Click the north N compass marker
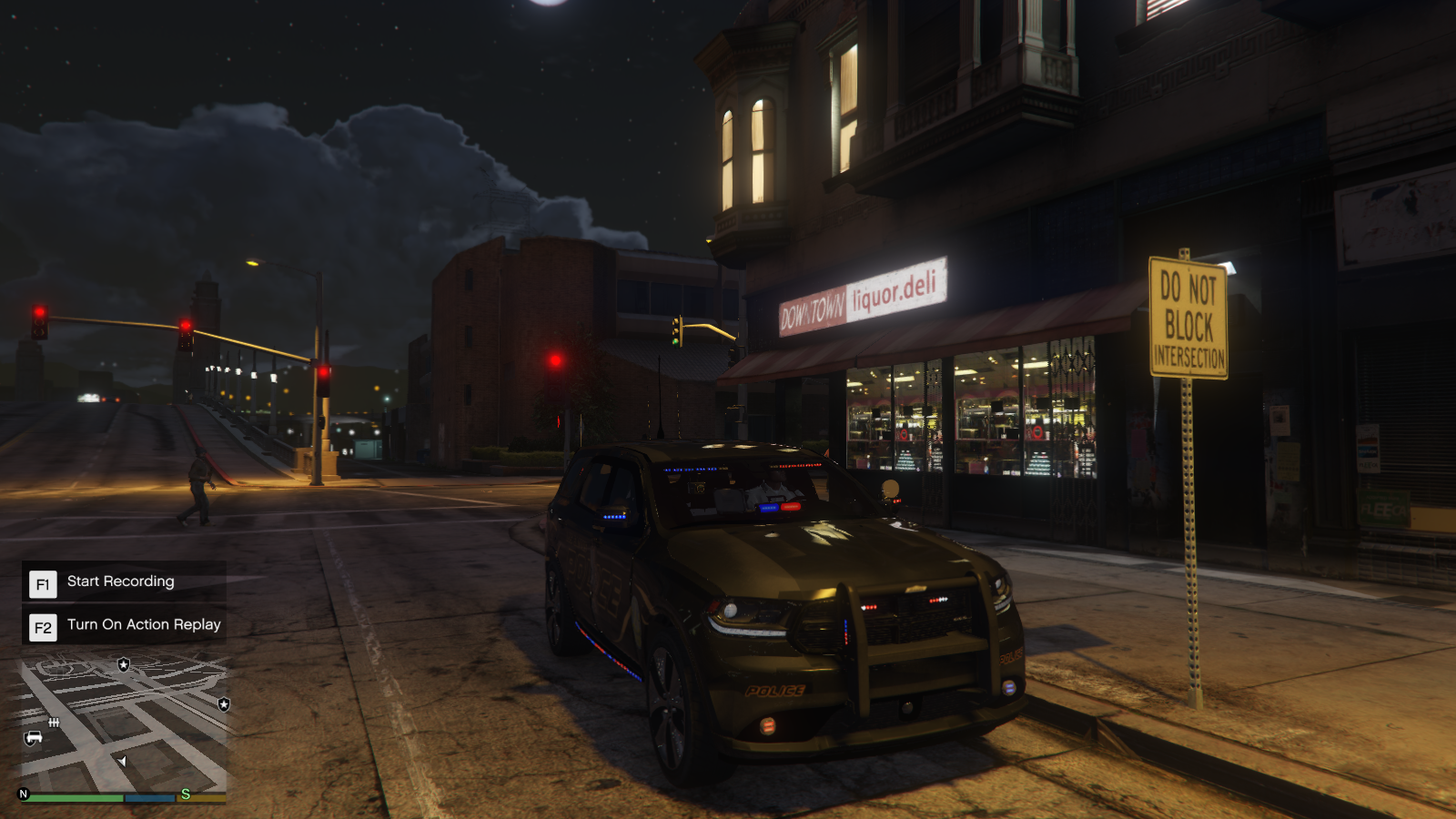This screenshot has width=1456, height=819. point(24,794)
